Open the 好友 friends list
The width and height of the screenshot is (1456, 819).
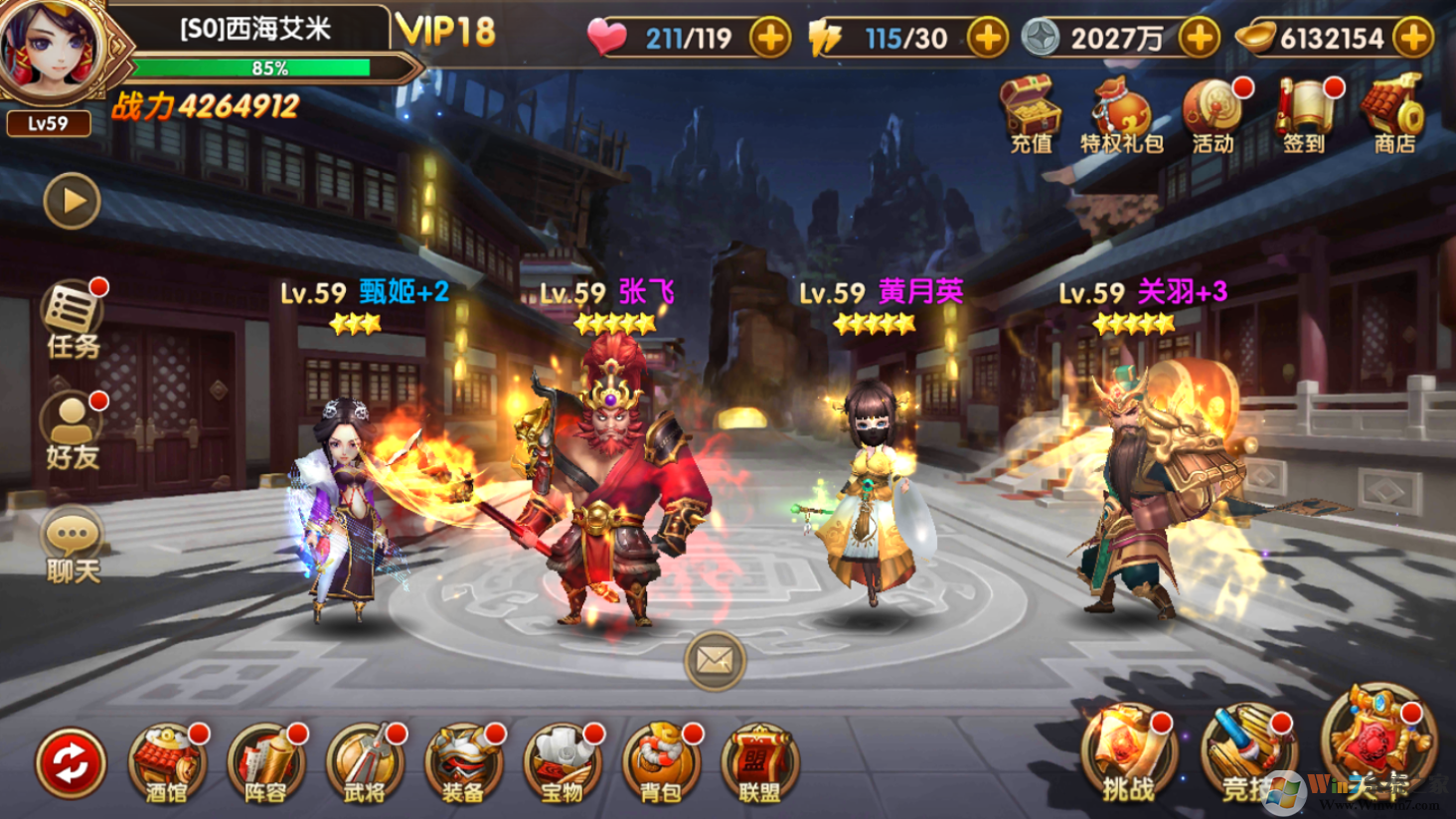tap(73, 430)
